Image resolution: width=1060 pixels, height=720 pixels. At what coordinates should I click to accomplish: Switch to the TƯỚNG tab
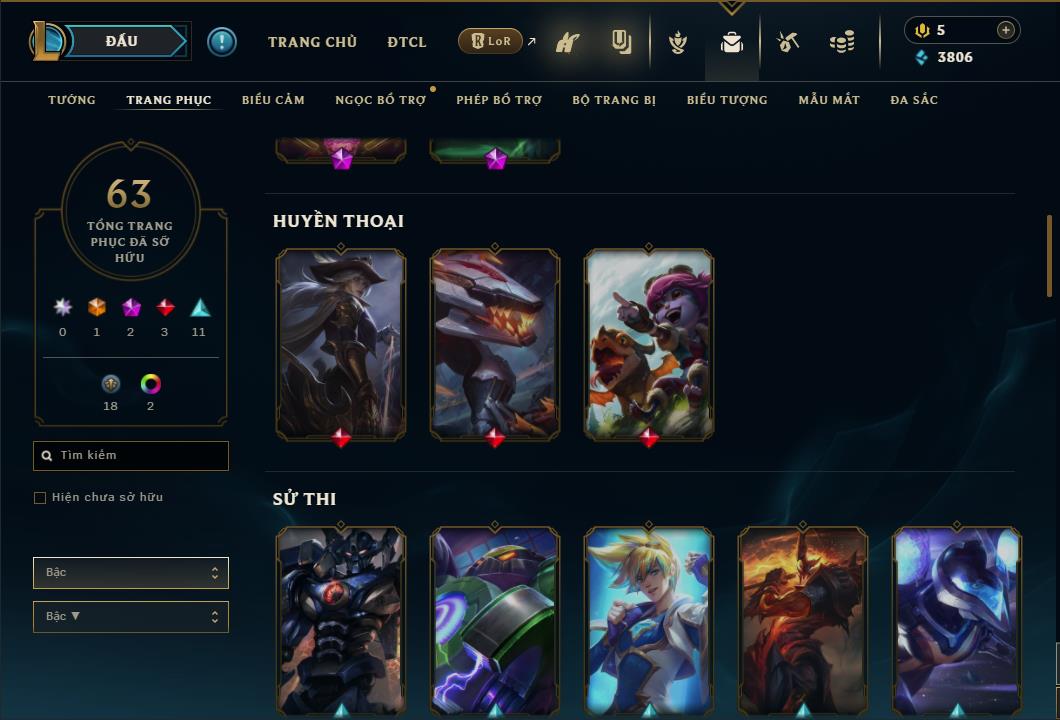point(72,100)
